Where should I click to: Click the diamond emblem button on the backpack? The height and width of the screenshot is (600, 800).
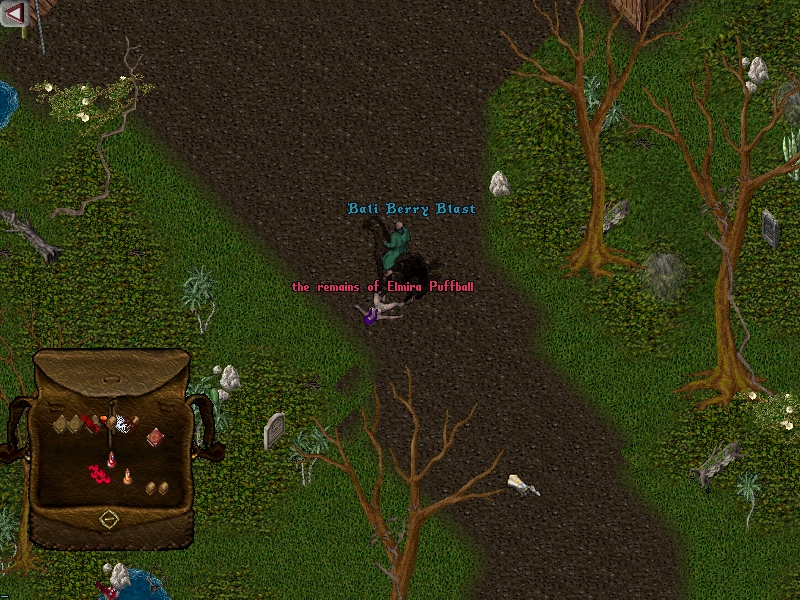coord(109,519)
